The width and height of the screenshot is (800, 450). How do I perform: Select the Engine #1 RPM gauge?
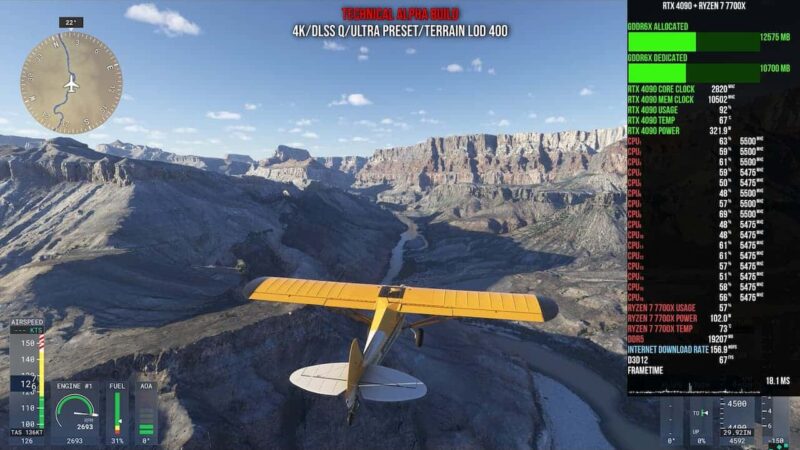tap(75, 410)
